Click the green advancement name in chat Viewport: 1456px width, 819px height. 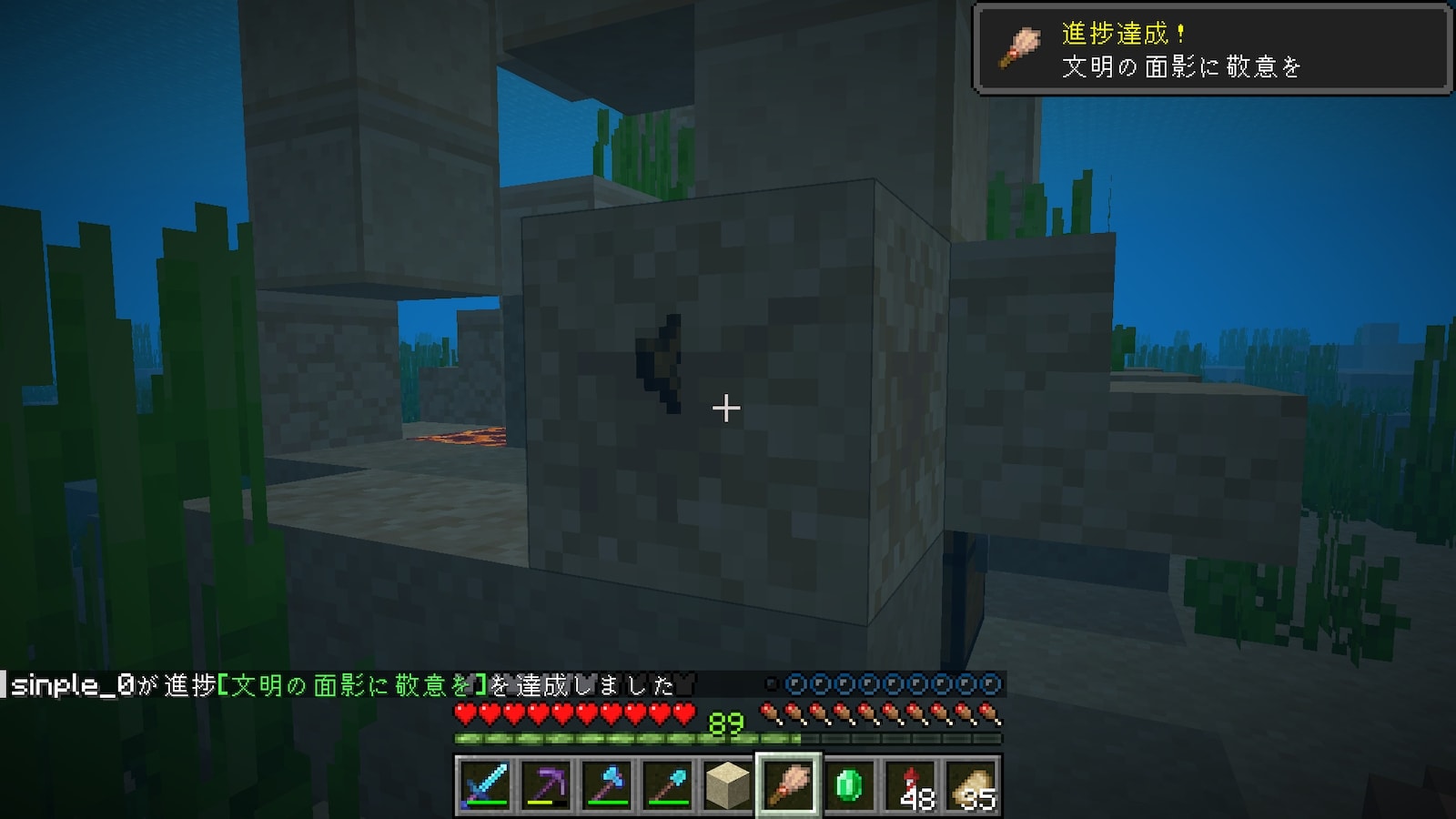[x=352, y=685]
